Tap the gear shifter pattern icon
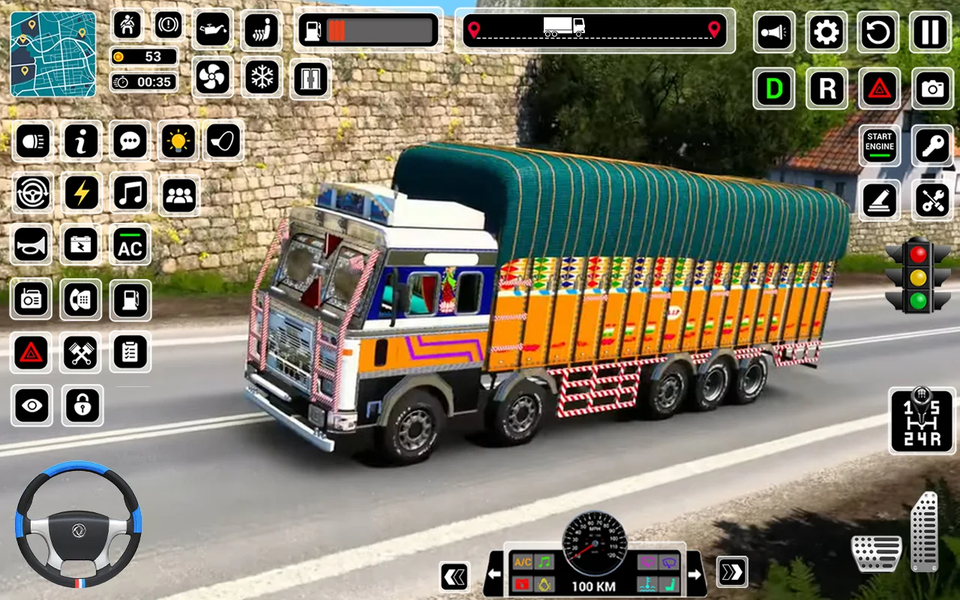 (x=921, y=420)
